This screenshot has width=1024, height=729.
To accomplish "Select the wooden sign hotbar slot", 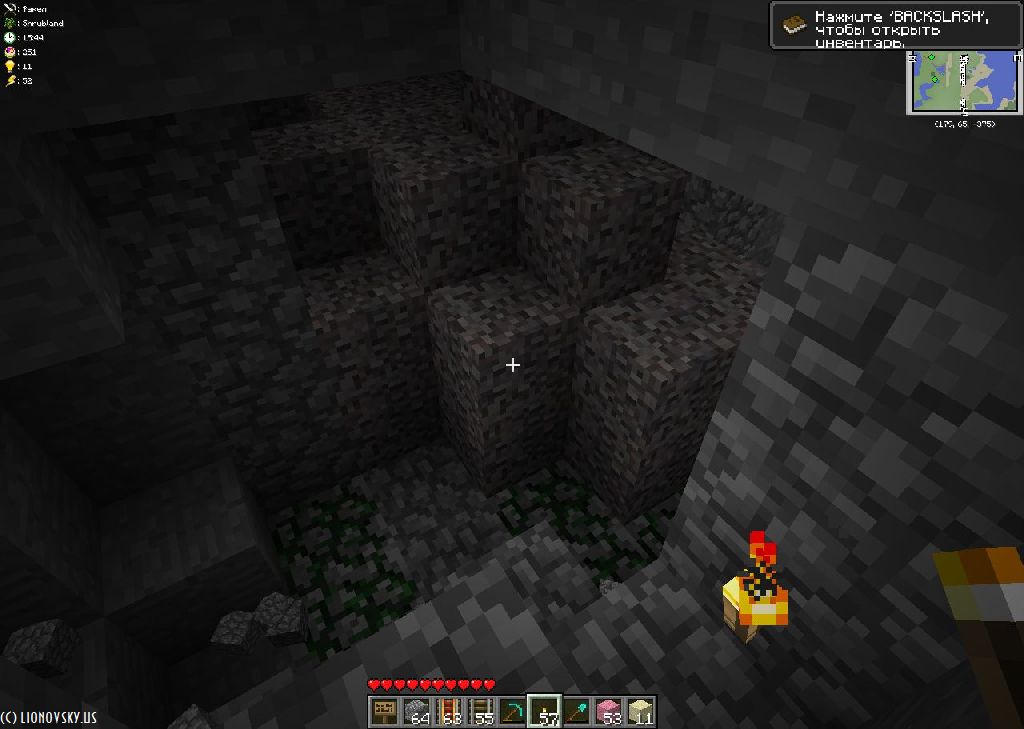I will tap(384, 711).
